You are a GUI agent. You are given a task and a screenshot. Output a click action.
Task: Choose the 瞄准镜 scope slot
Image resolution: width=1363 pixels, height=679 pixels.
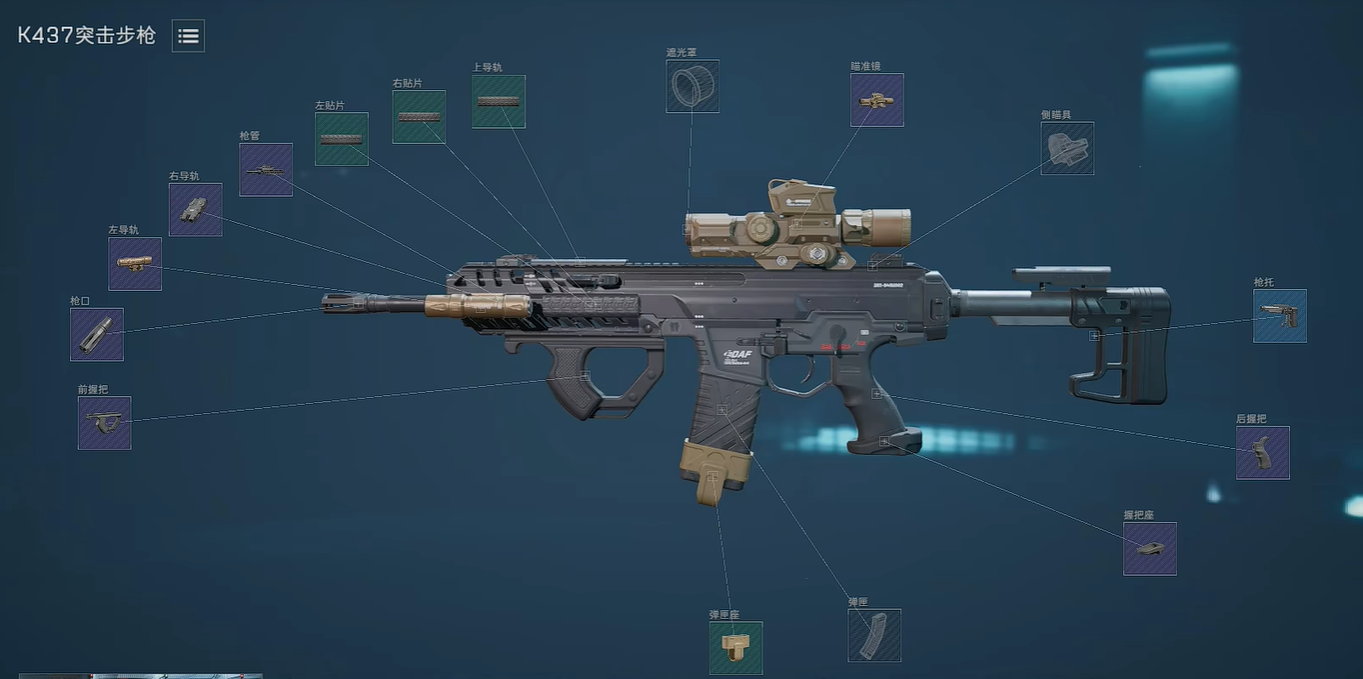point(877,100)
